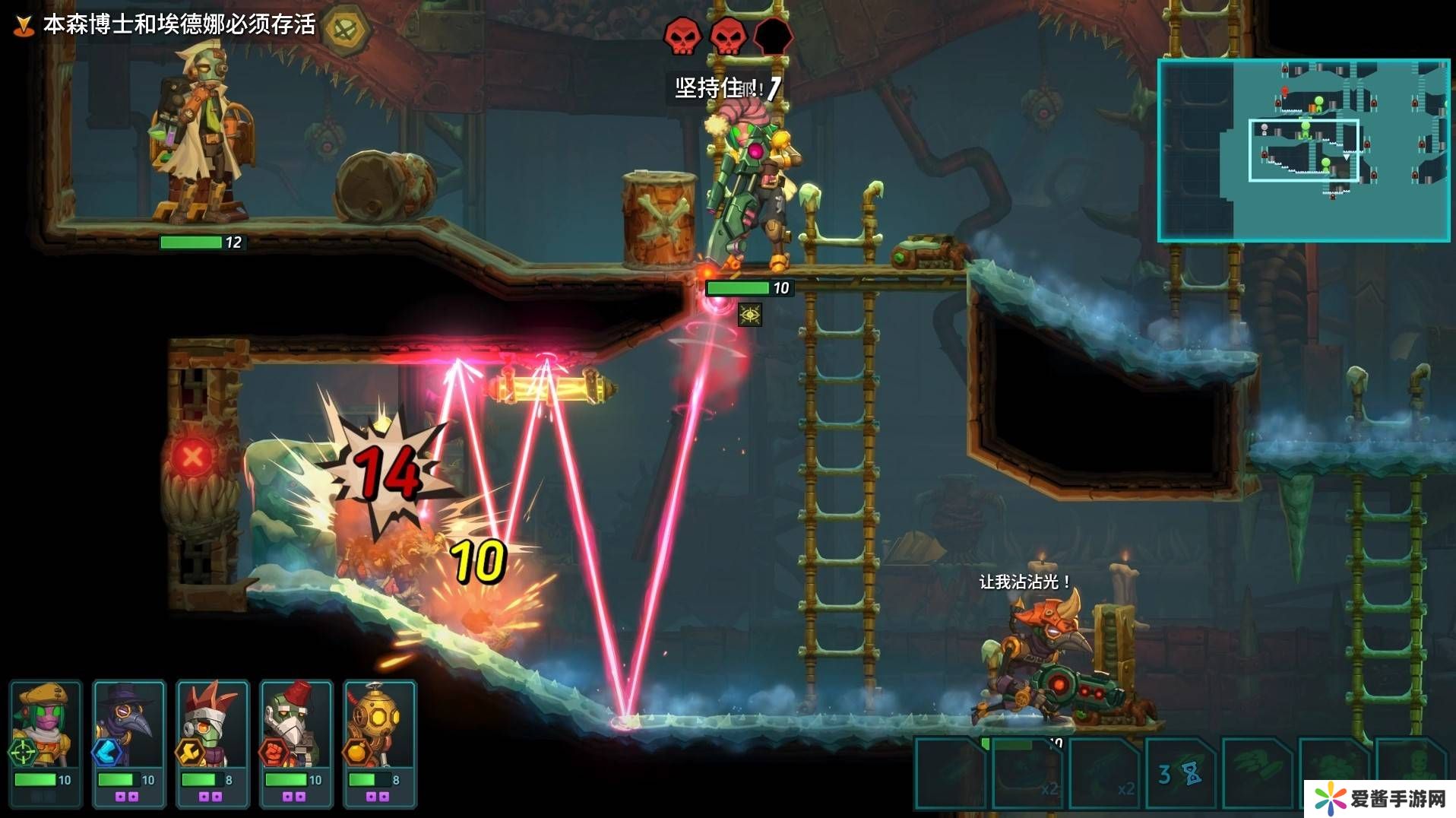Click the eye status icon under Edna
This screenshot has height=818, width=1456.
pos(750,315)
